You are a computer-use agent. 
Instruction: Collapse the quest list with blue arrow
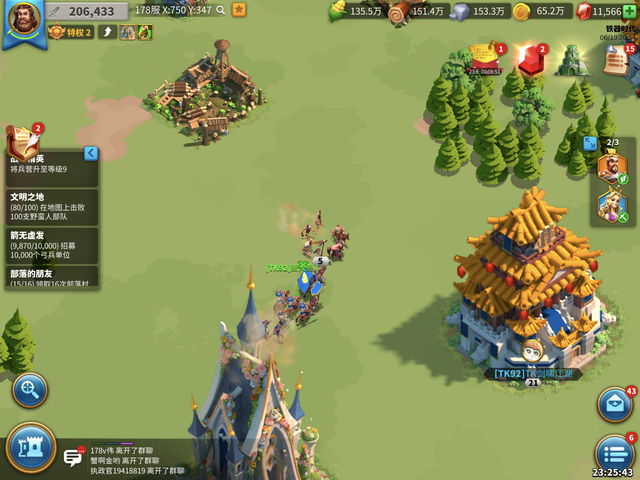(x=91, y=153)
